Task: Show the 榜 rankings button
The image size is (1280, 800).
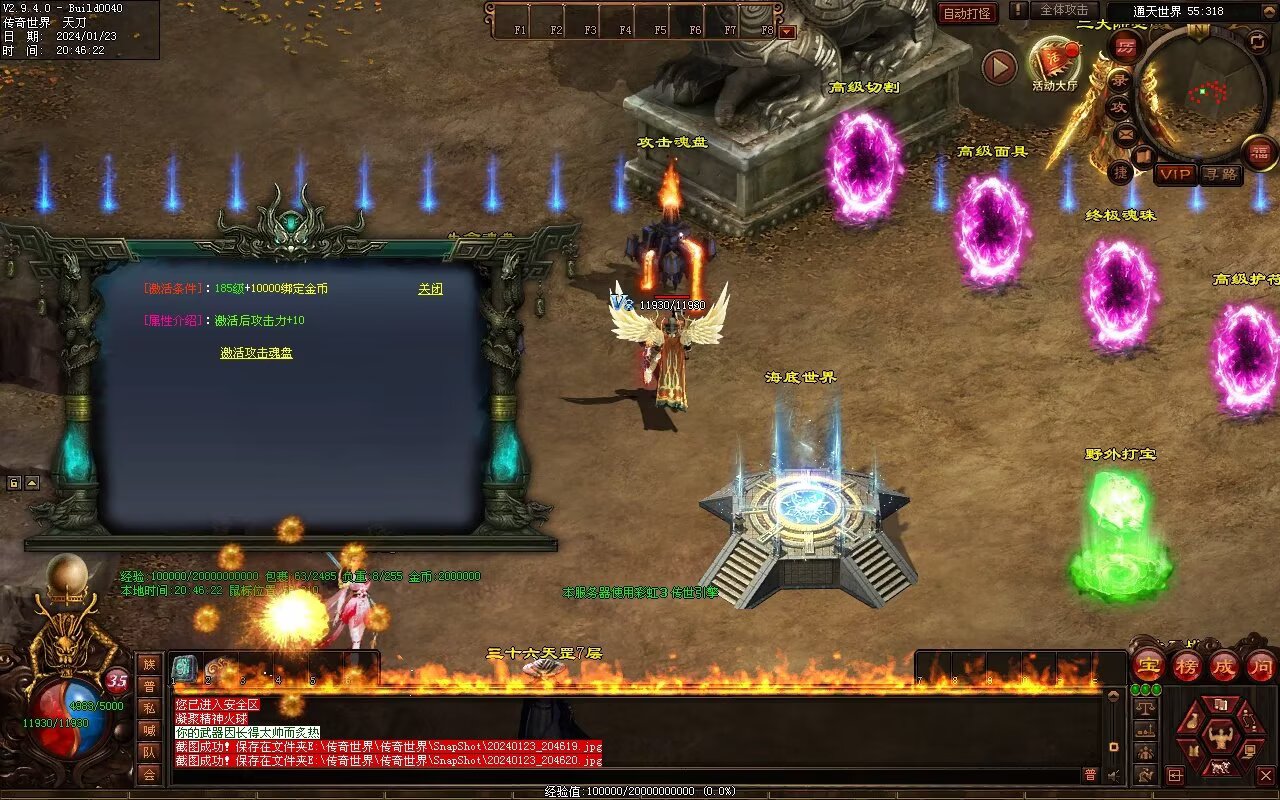Action: [x=1187, y=666]
